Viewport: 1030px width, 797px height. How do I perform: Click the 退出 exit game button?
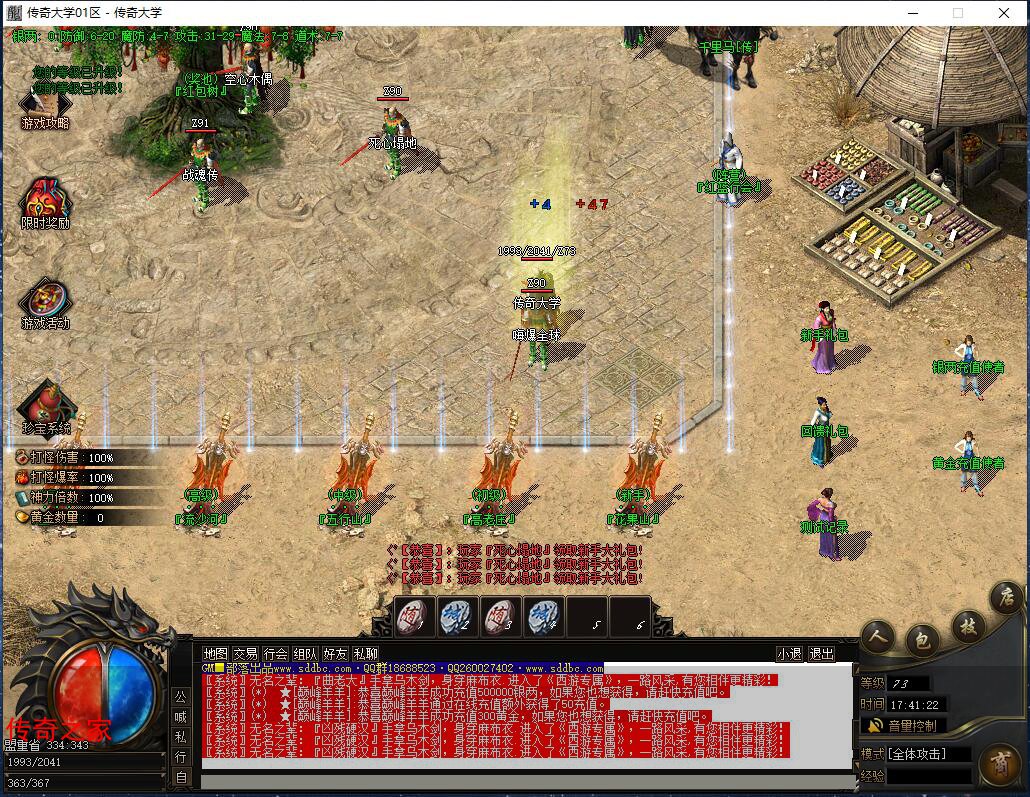tap(821, 653)
